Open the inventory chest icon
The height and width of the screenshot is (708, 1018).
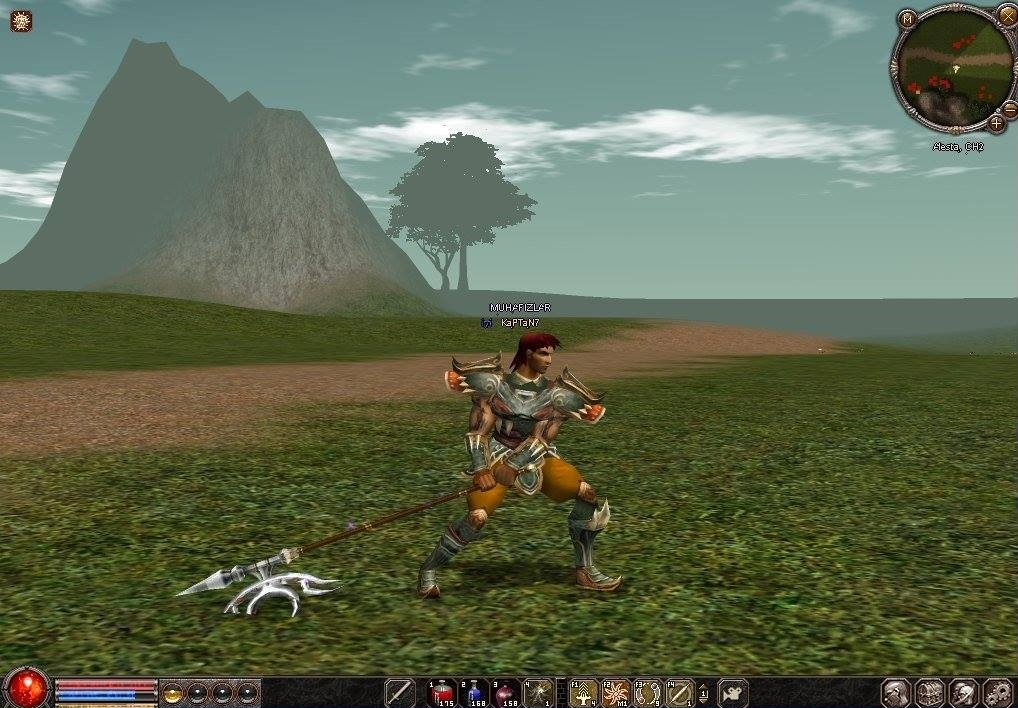pos(930,692)
